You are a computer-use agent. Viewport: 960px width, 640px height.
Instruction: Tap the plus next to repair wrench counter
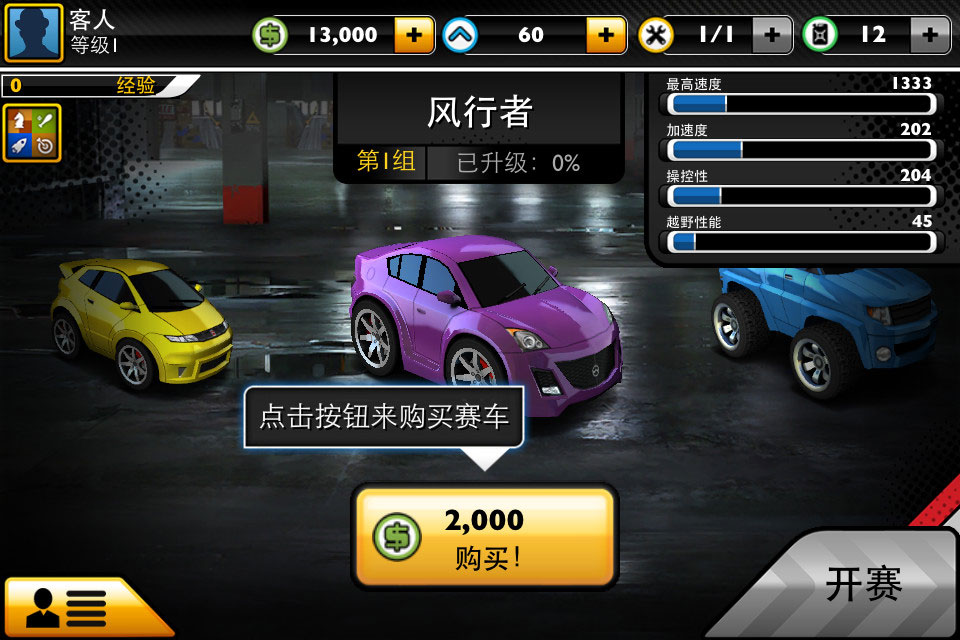click(x=771, y=35)
